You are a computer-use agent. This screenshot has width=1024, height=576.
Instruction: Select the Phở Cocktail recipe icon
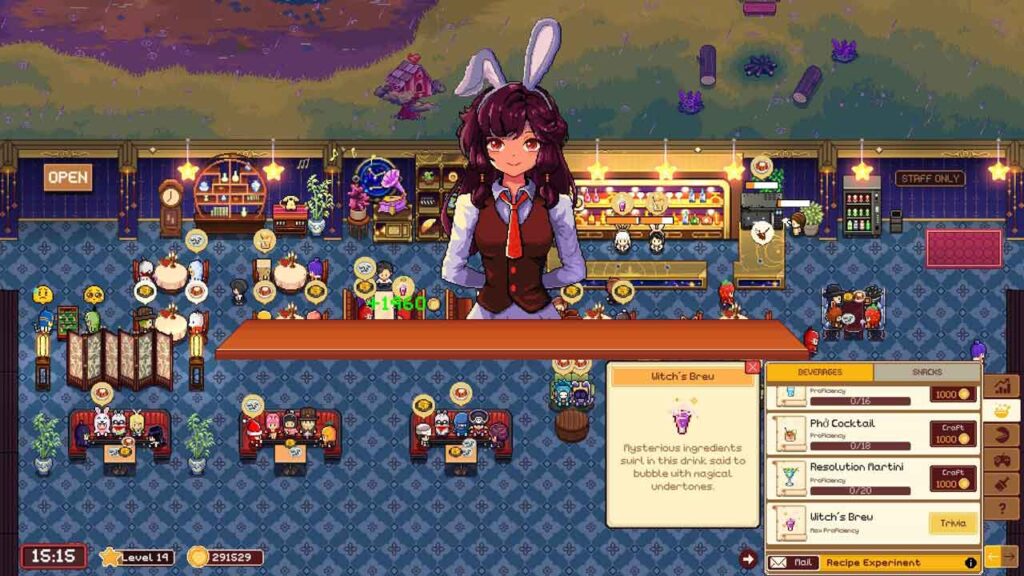click(x=791, y=433)
